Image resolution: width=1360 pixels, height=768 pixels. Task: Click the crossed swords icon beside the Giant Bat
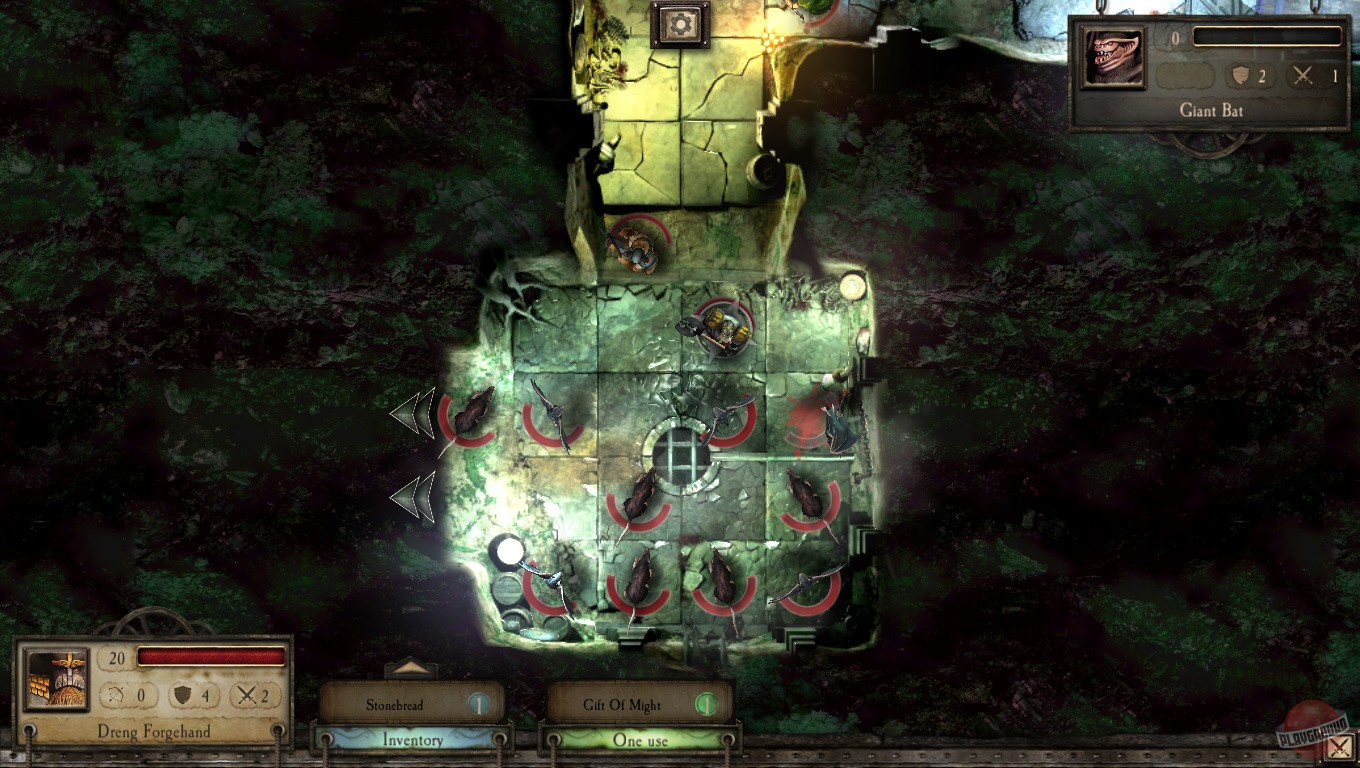pos(1305,76)
